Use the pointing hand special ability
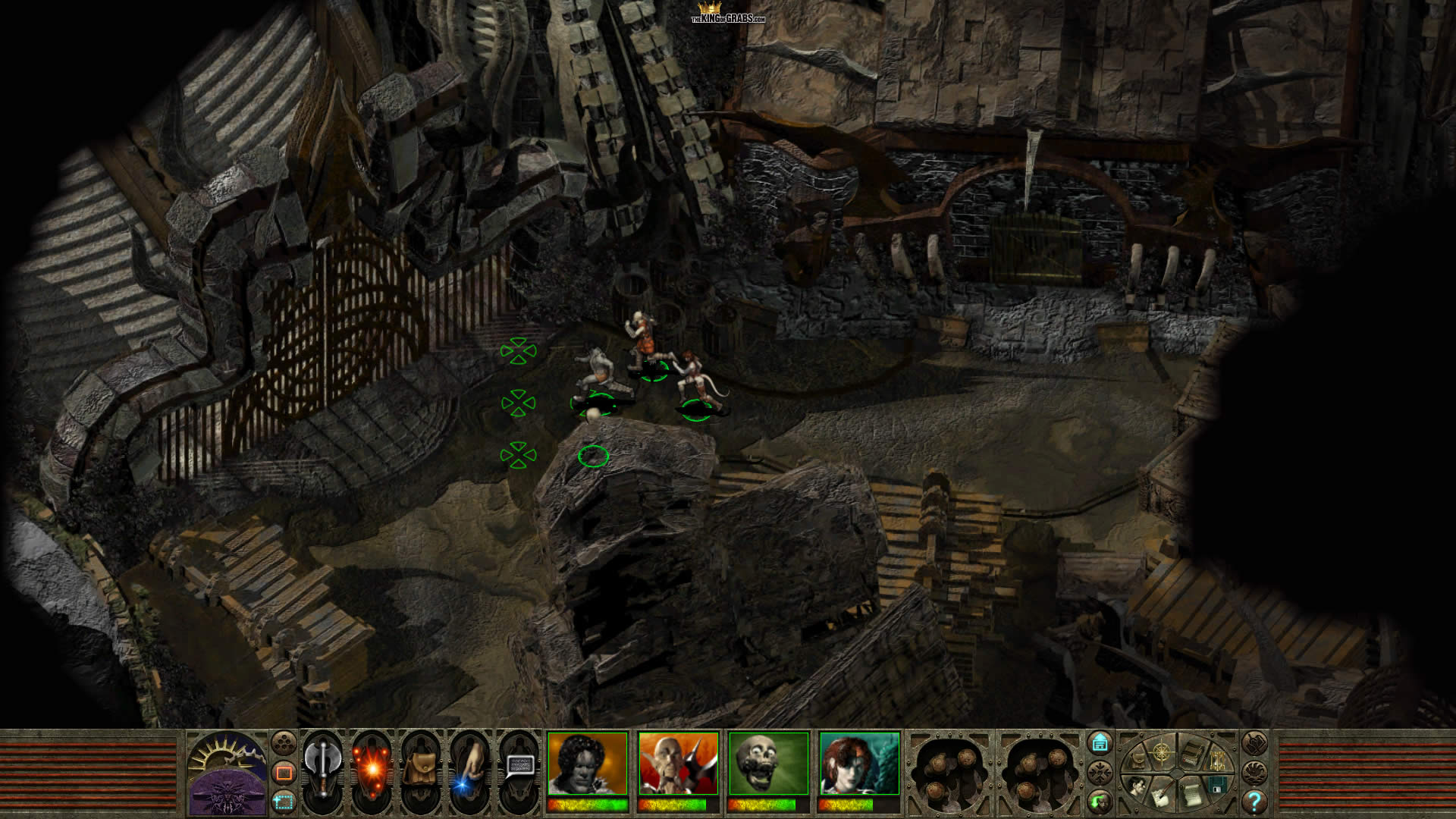Viewport: 1456px width, 819px height. point(469,769)
